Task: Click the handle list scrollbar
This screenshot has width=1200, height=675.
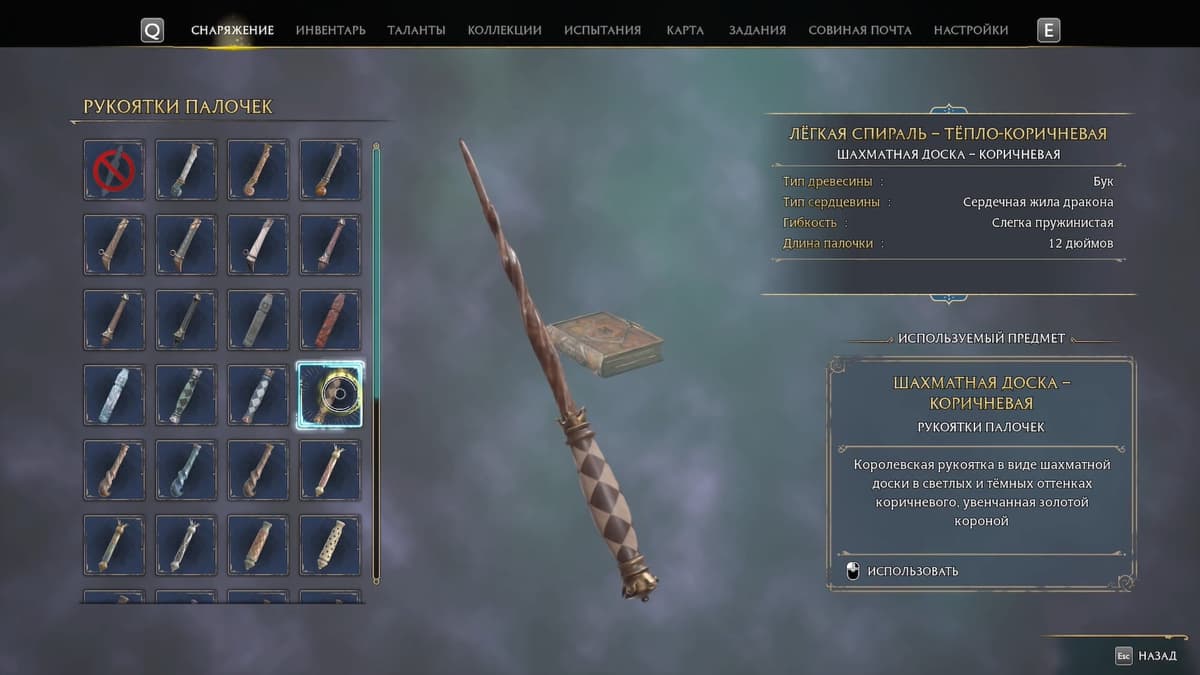Action: (x=376, y=360)
